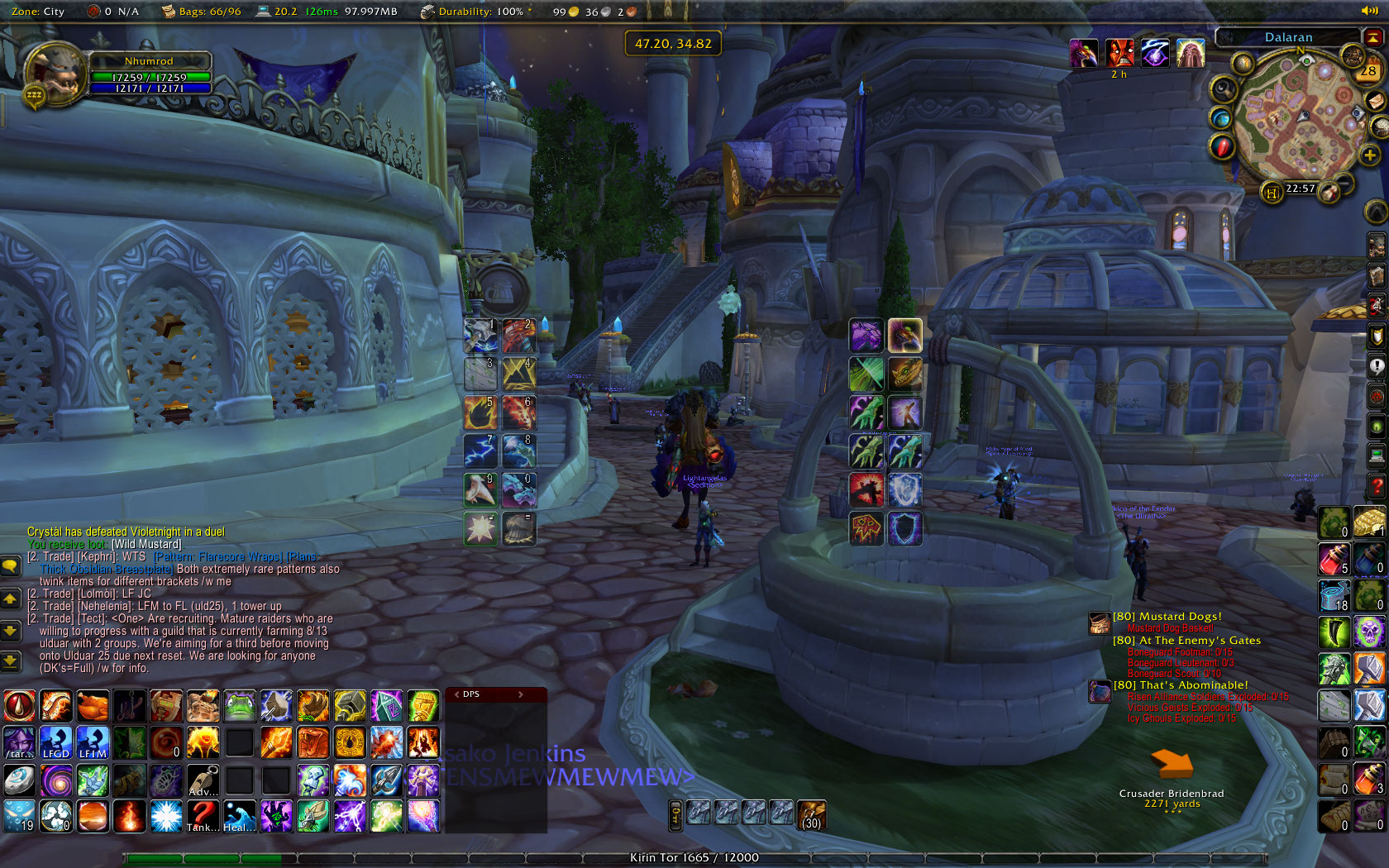Image resolution: width=1389 pixels, height=868 pixels.
Task: Click the yellow plus button near minimap
Action: pyautogui.click(x=1369, y=155)
